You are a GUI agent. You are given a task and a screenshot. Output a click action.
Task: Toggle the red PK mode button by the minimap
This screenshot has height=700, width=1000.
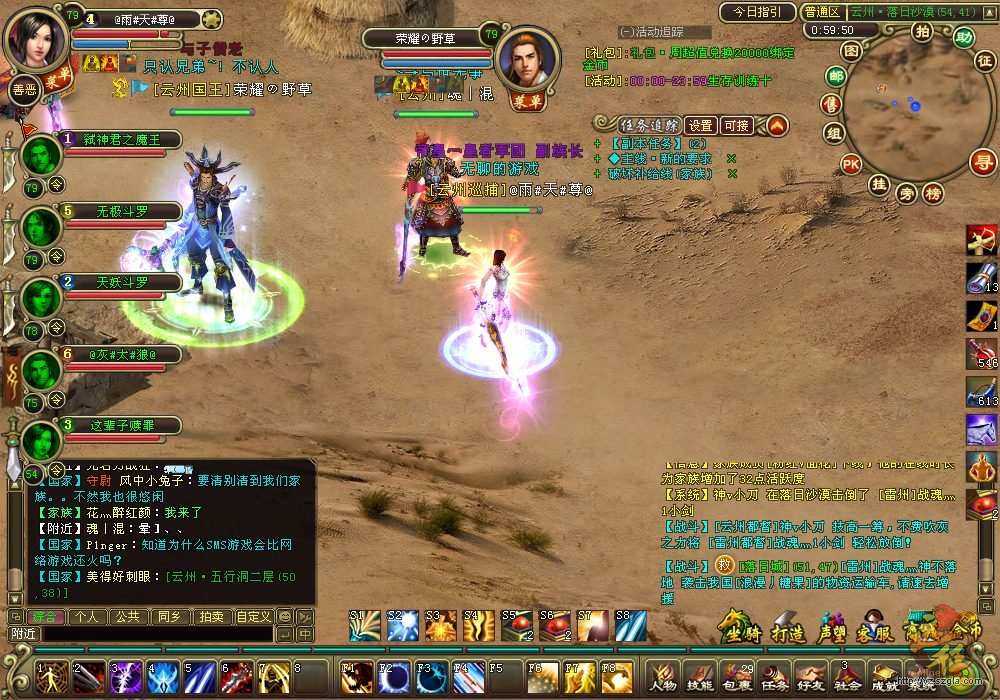[851, 164]
